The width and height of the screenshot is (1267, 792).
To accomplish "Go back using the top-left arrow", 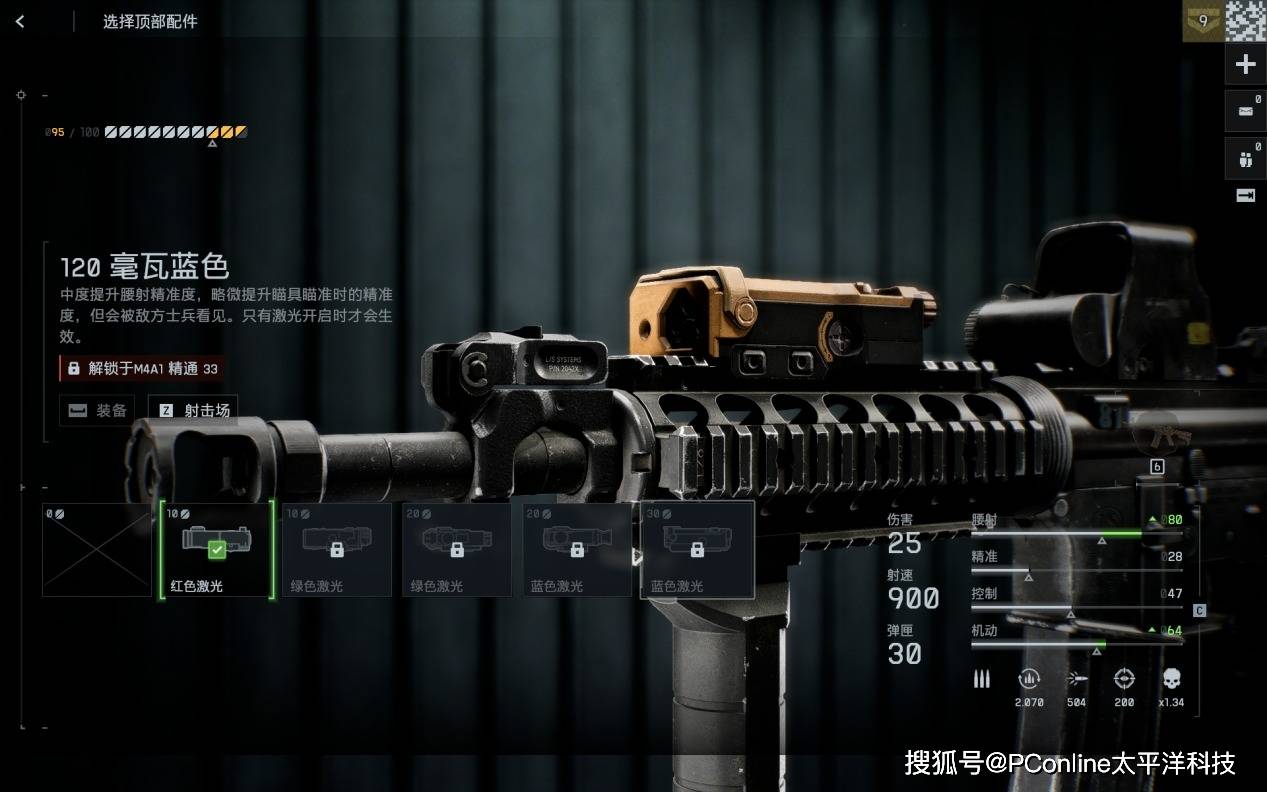I will pyautogui.click(x=20, y=21).
